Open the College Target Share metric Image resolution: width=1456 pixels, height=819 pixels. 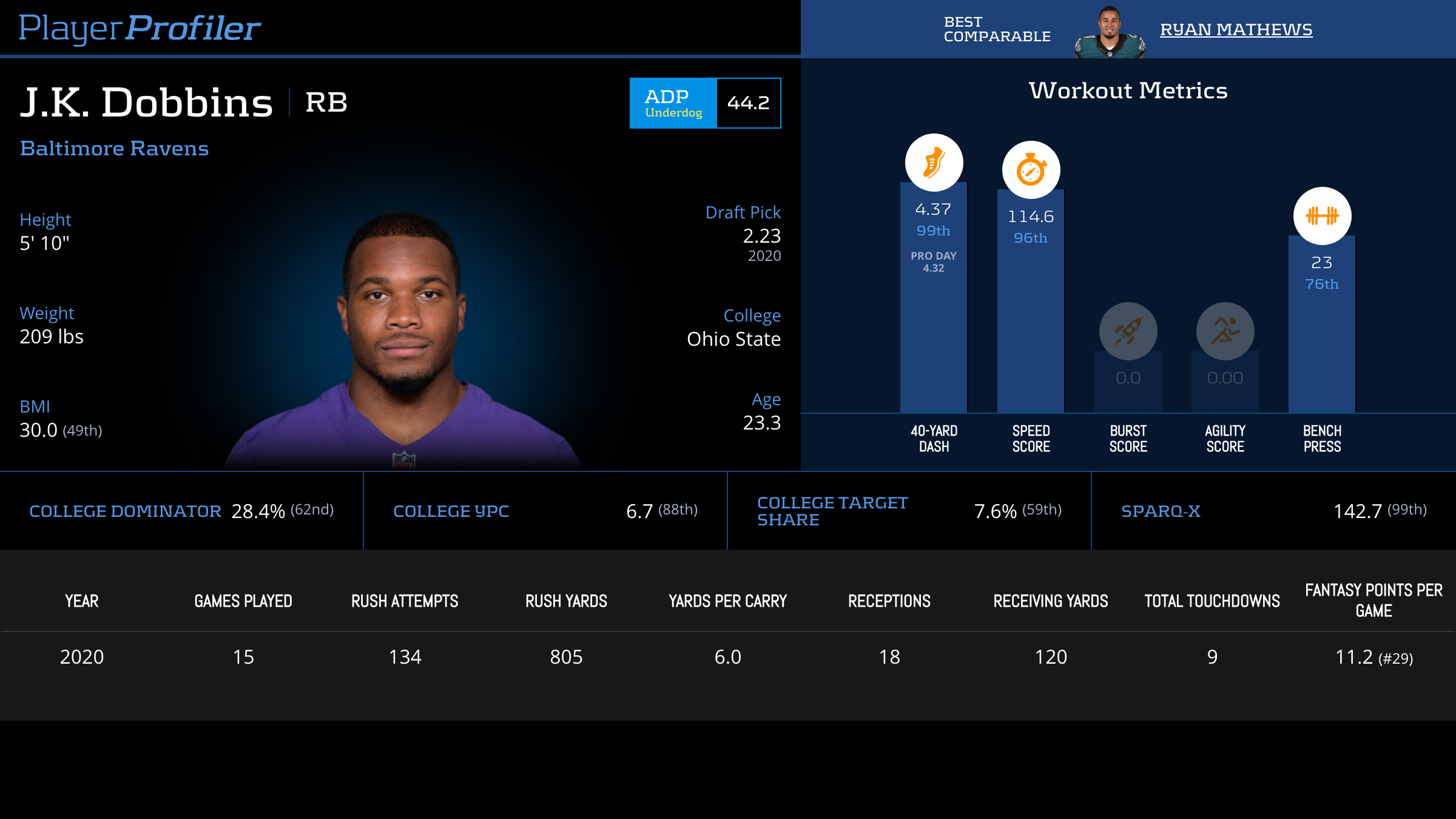click(832, 511)
